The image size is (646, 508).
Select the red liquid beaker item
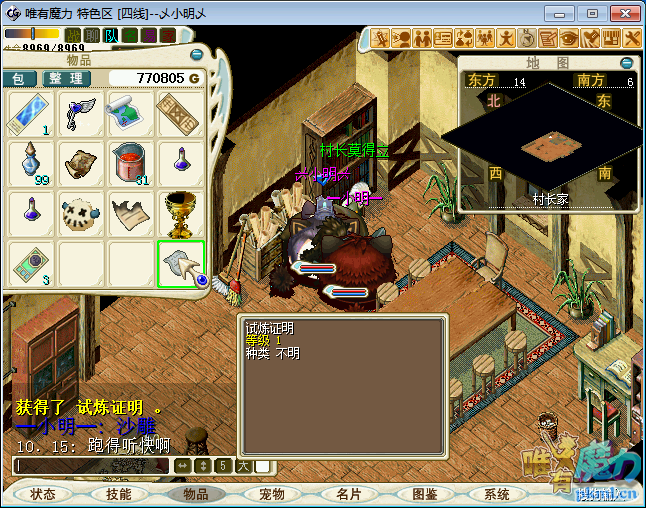131,162
